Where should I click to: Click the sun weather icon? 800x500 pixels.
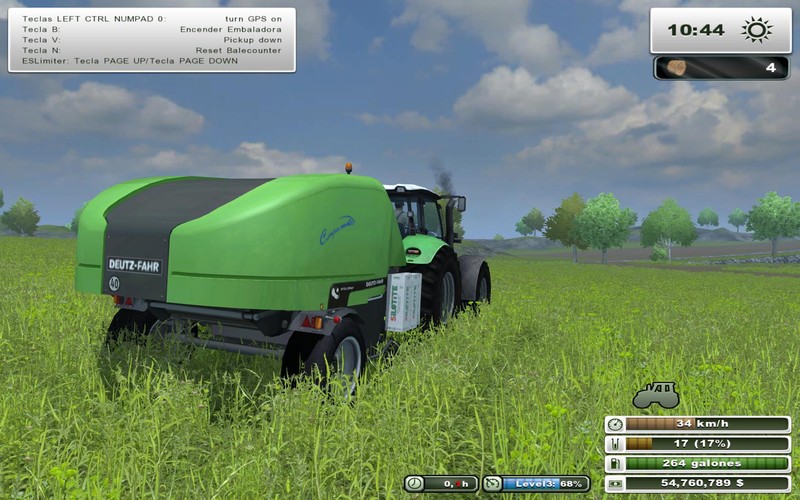click(x=757, y=30)
